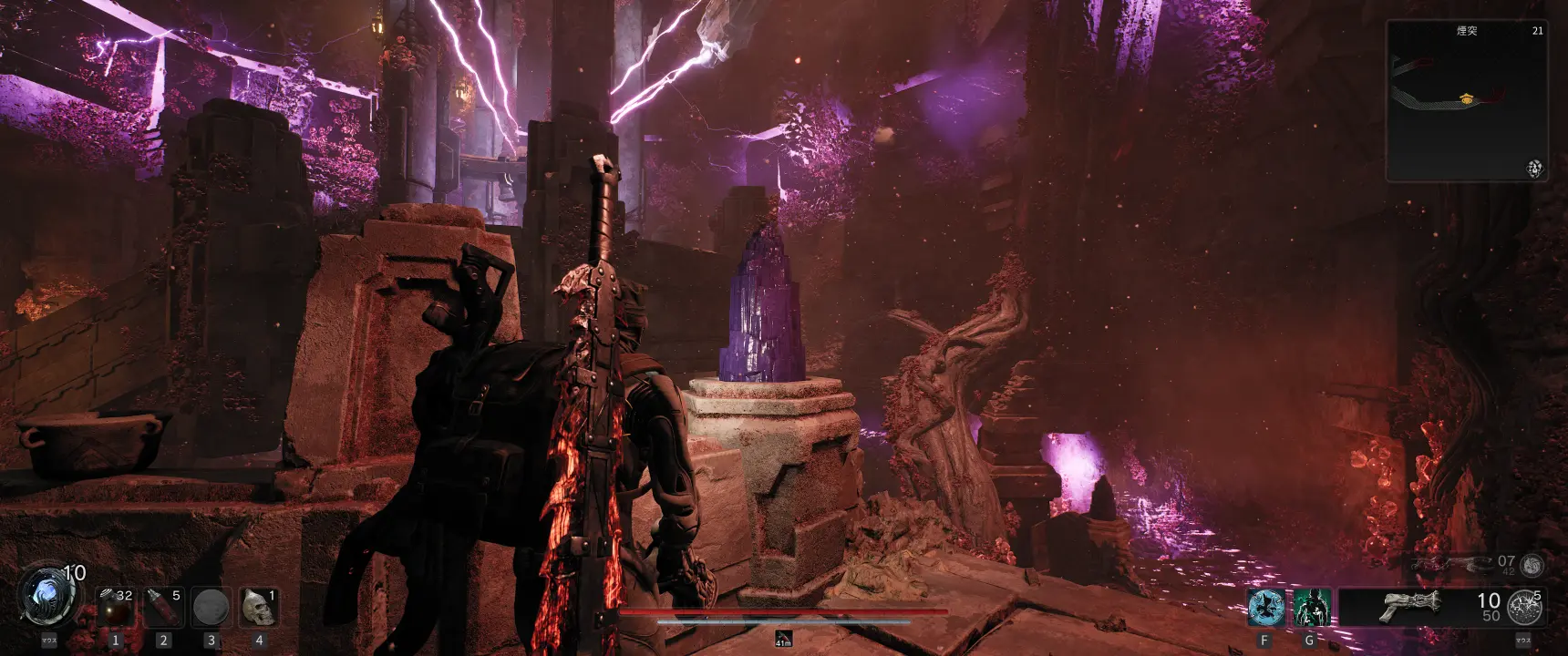Select the equipped bone handgun weapon
1568x656 pixels.
(1408, 606)
